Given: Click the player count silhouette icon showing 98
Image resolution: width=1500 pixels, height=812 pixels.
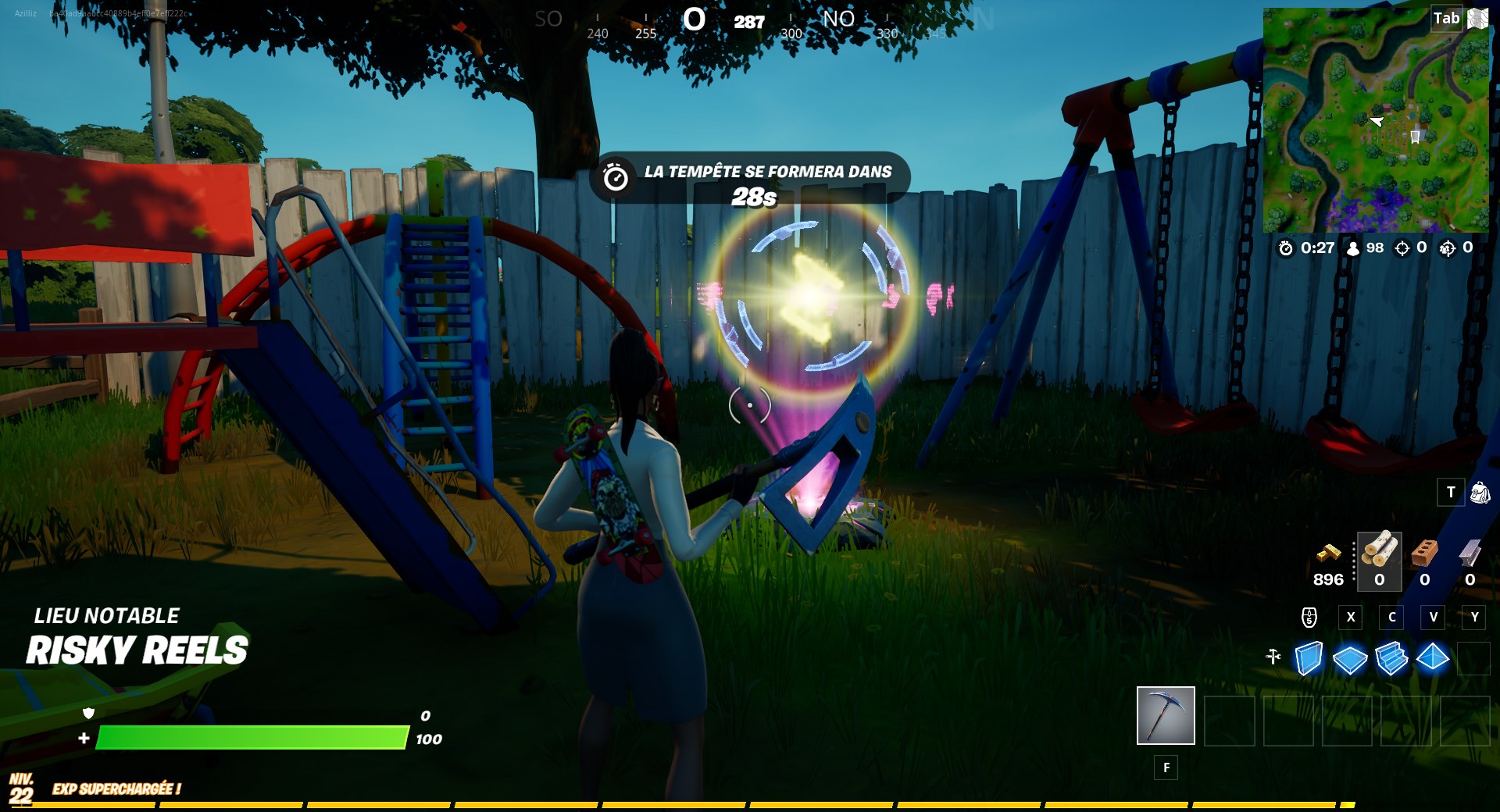Looking at the screenshot, I should (1353, 250).
